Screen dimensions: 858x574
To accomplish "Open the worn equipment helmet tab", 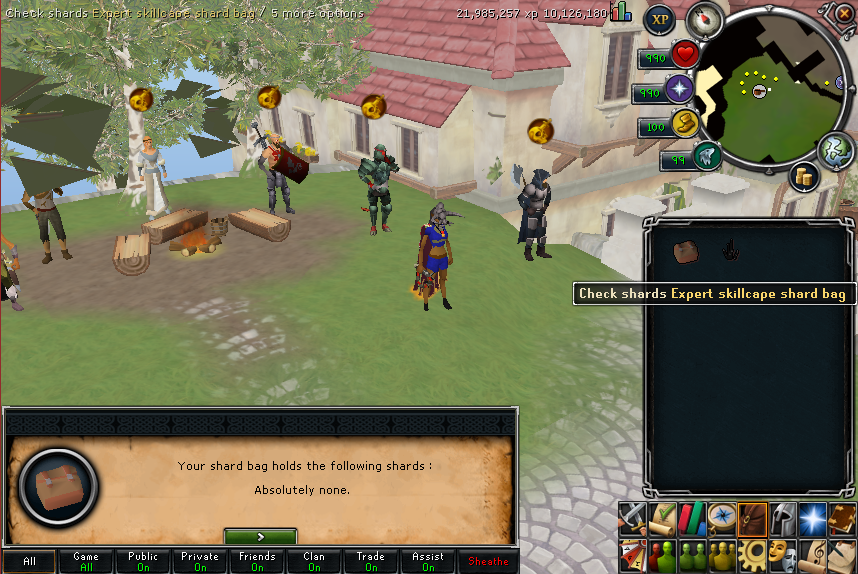I will (782, 517).
